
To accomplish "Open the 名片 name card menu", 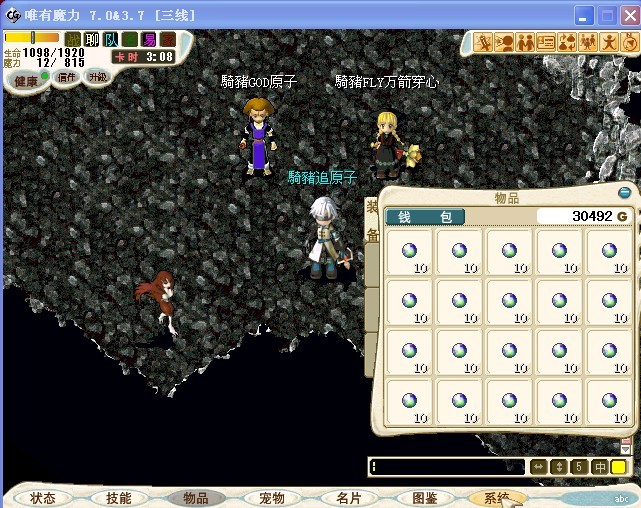I will pyautogui.click(x=348, y=497).
